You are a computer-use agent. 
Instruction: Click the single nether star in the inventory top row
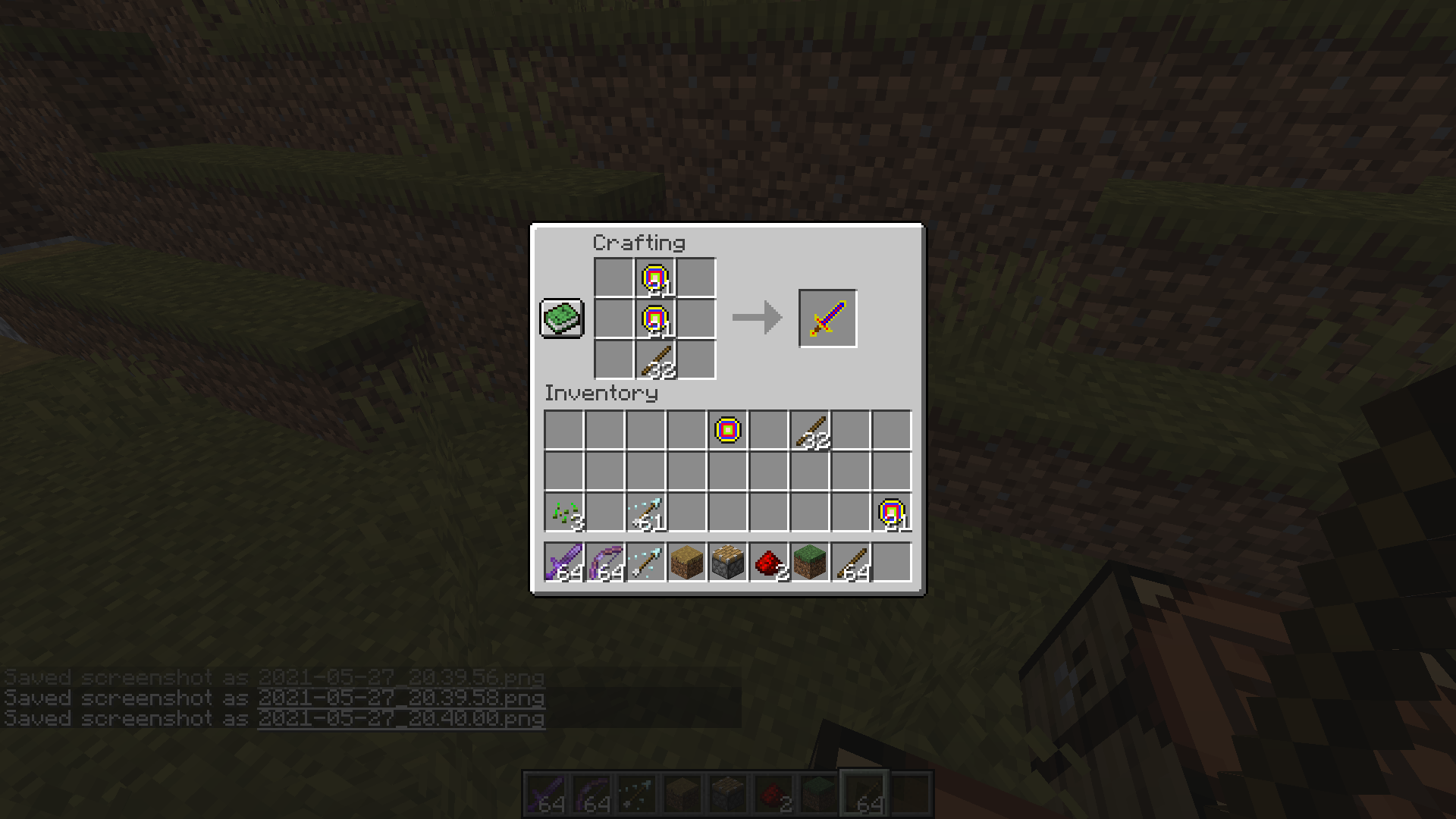[726, 431]
